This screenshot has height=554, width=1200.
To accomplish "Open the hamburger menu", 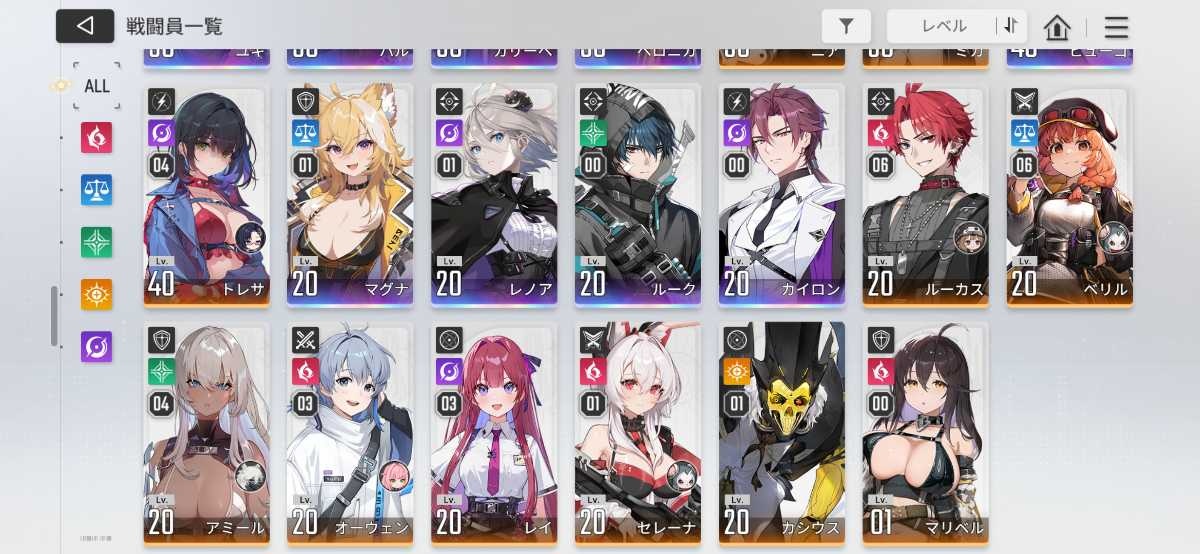I will (x=1116, y=27).
